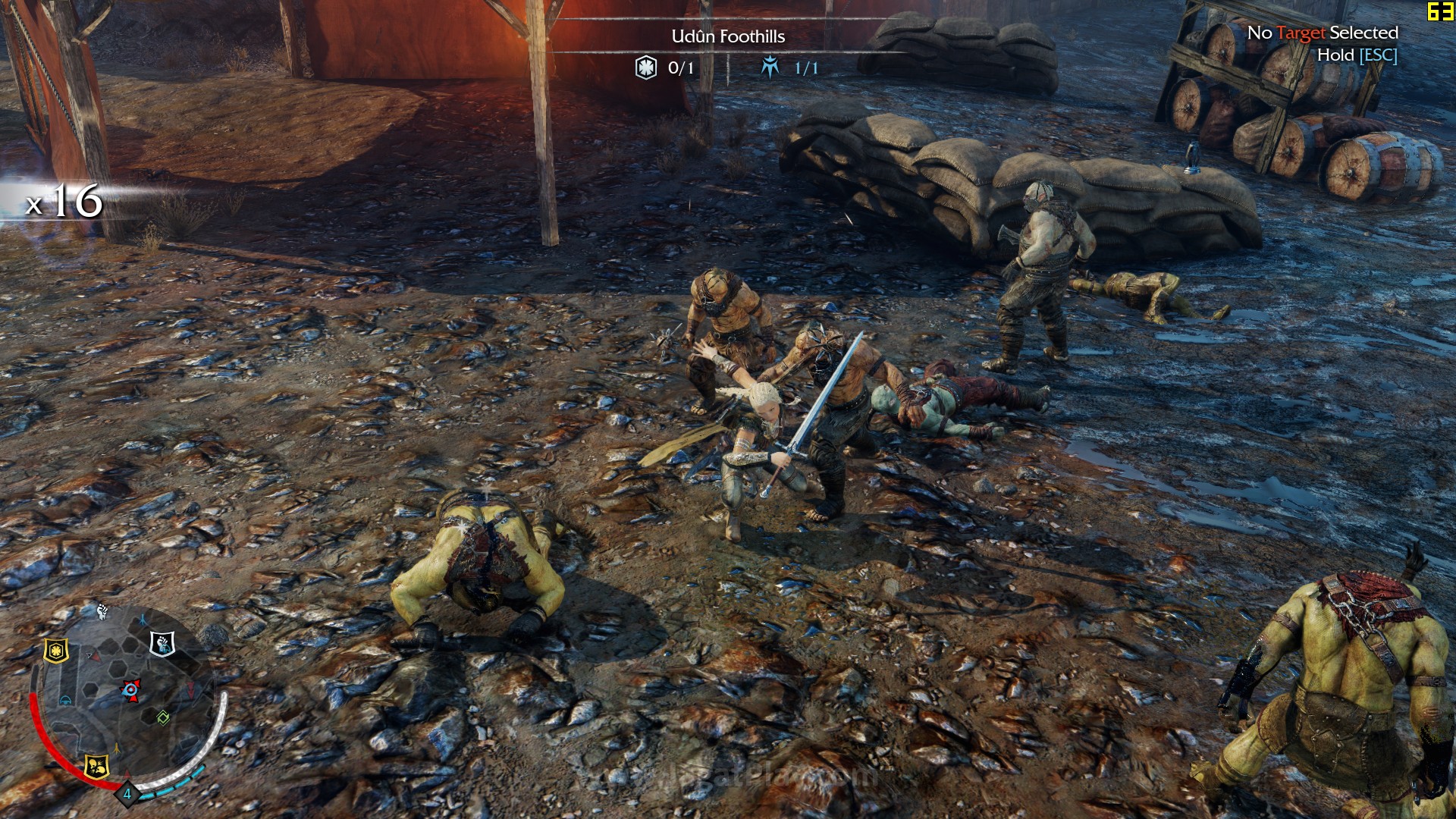Select the player position marker on minimap

coord(130,689)
